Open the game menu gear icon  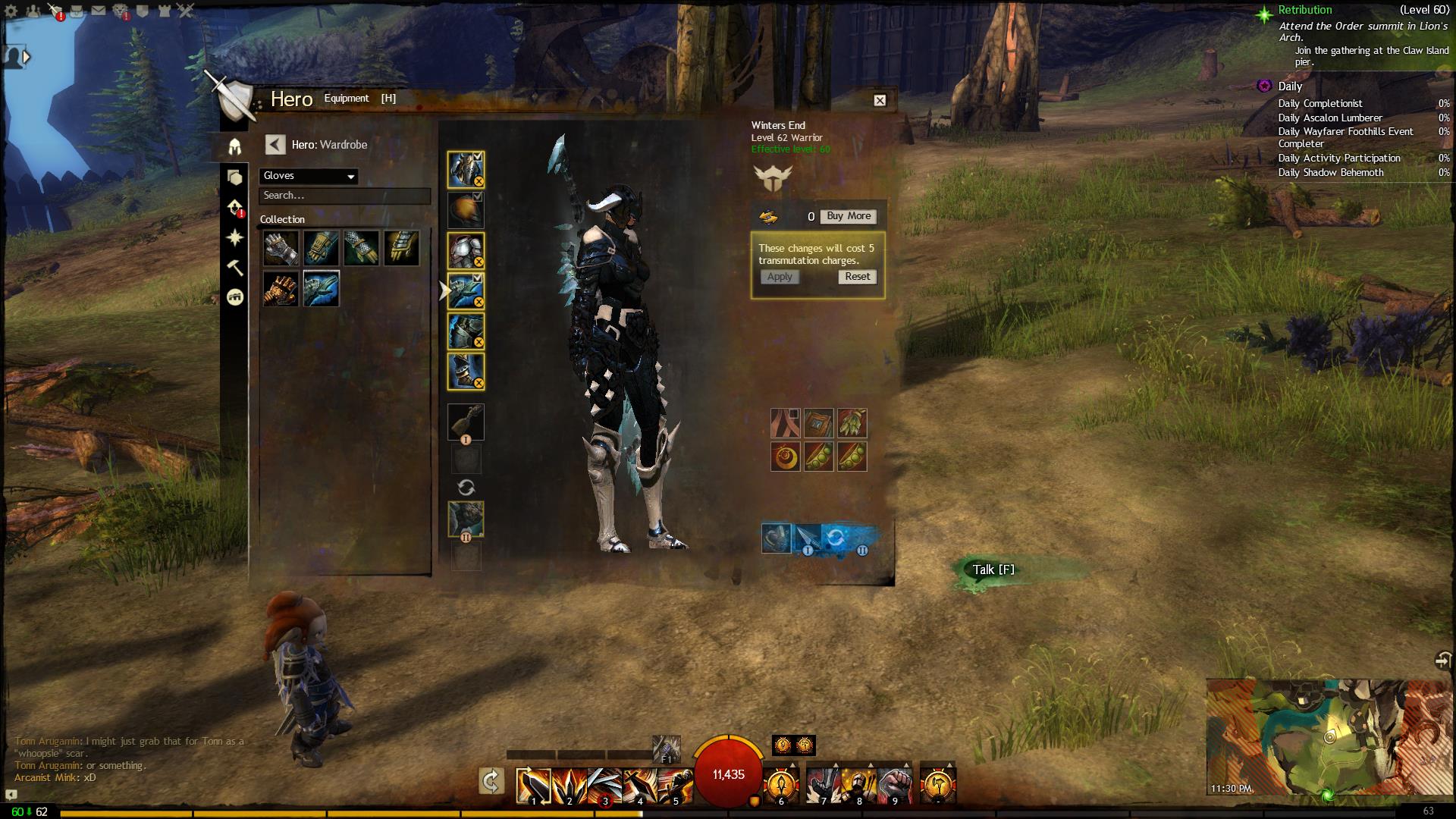(11, 11)
